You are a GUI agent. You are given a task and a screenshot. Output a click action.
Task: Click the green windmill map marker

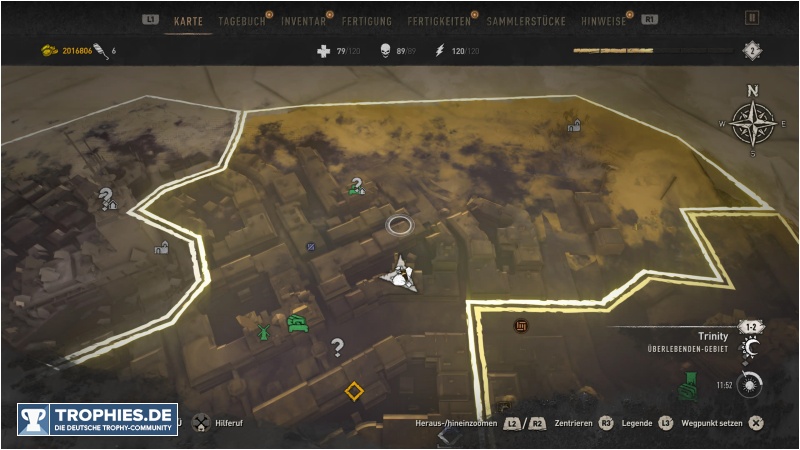263,330
